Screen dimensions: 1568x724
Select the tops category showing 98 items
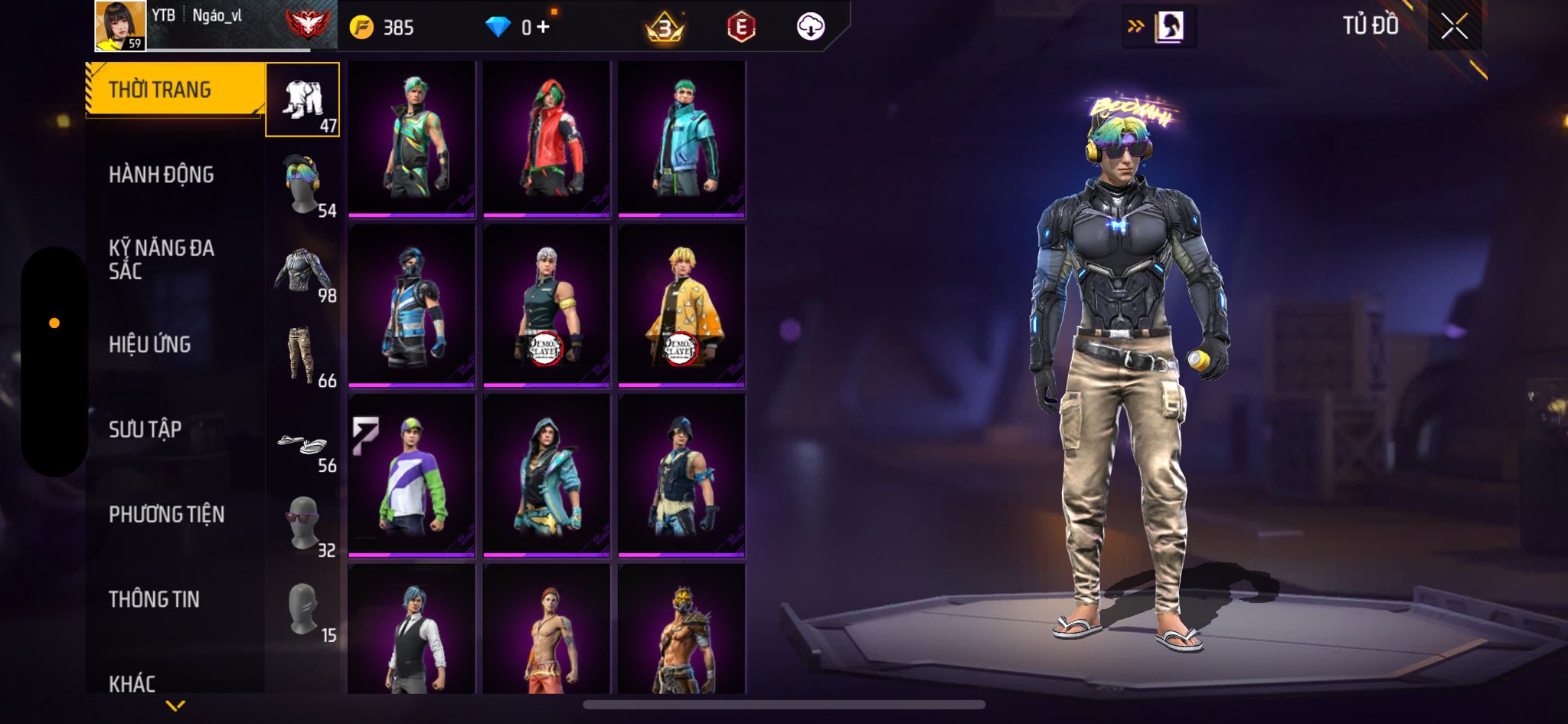pyautogui.click(x=303, y=270)
